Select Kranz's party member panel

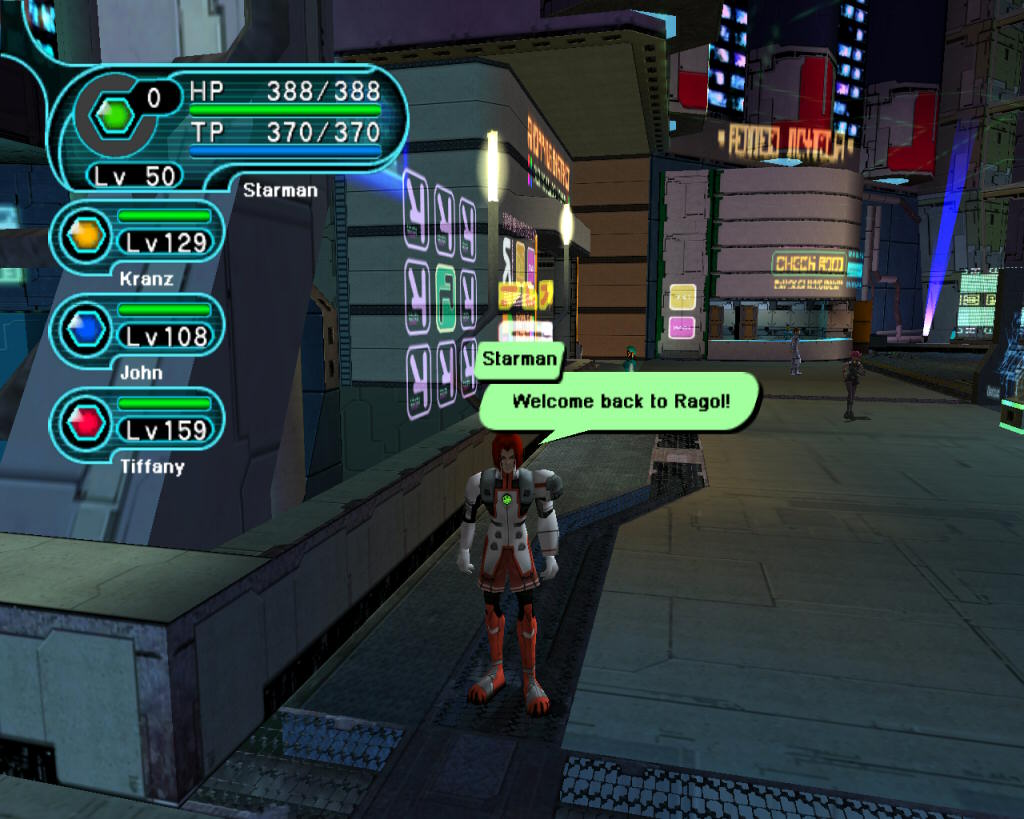point(137,232)
